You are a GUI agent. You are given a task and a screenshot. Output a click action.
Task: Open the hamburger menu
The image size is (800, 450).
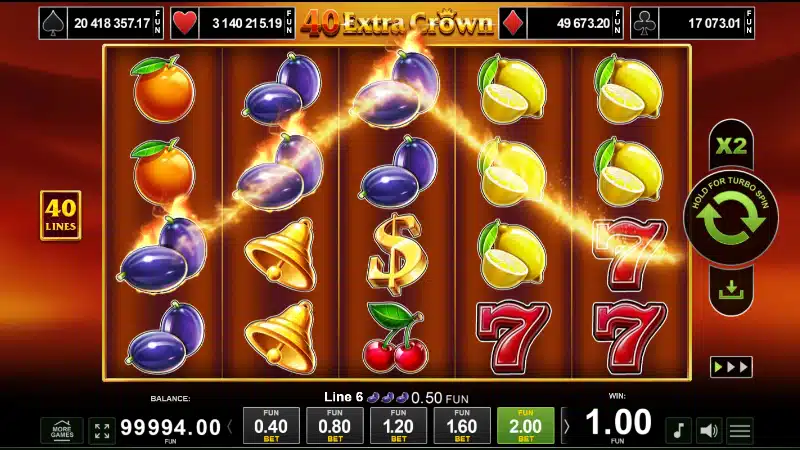(x=740, y=431)
